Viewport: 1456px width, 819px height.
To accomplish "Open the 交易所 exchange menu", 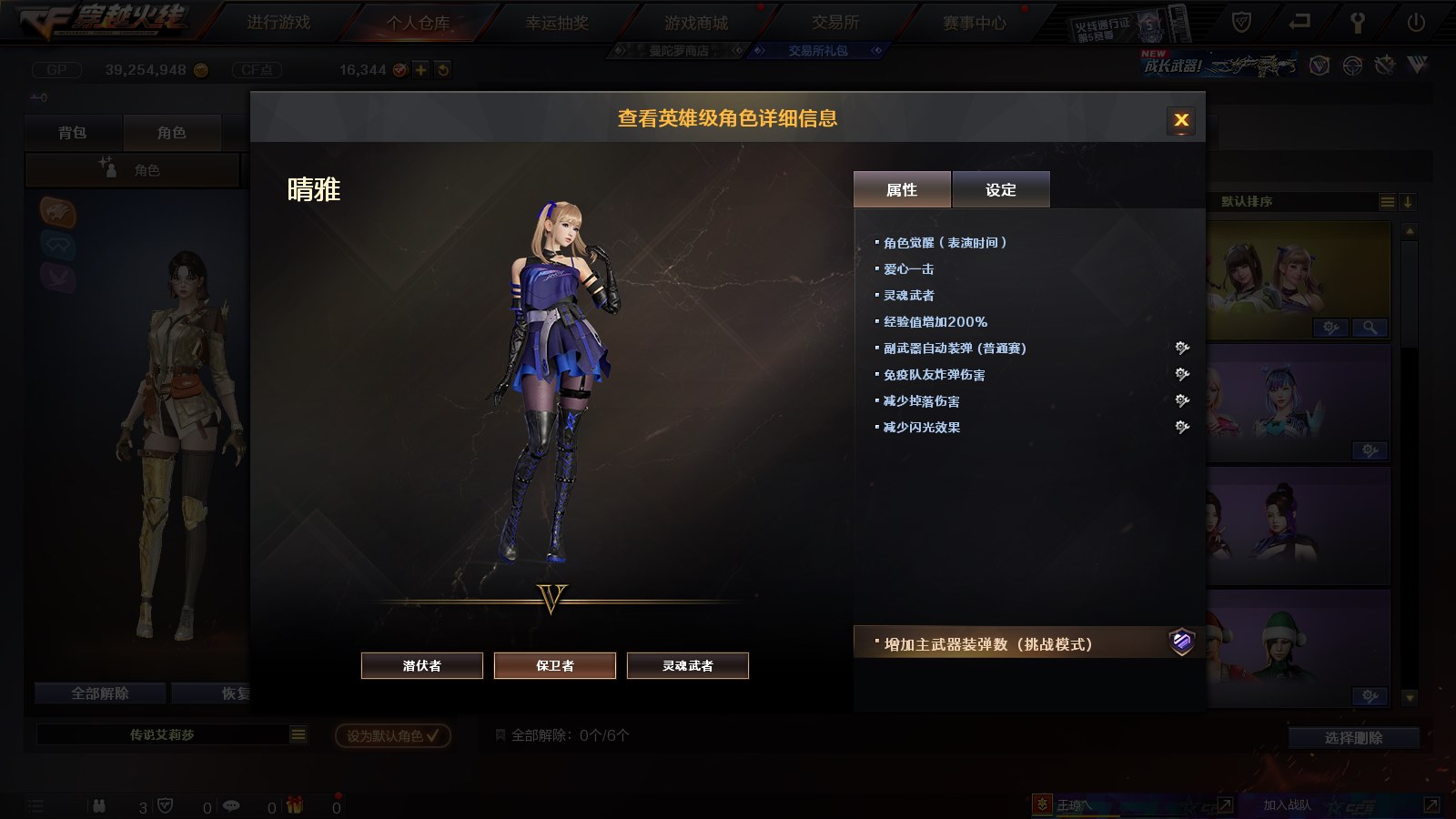I will [835, 23].
